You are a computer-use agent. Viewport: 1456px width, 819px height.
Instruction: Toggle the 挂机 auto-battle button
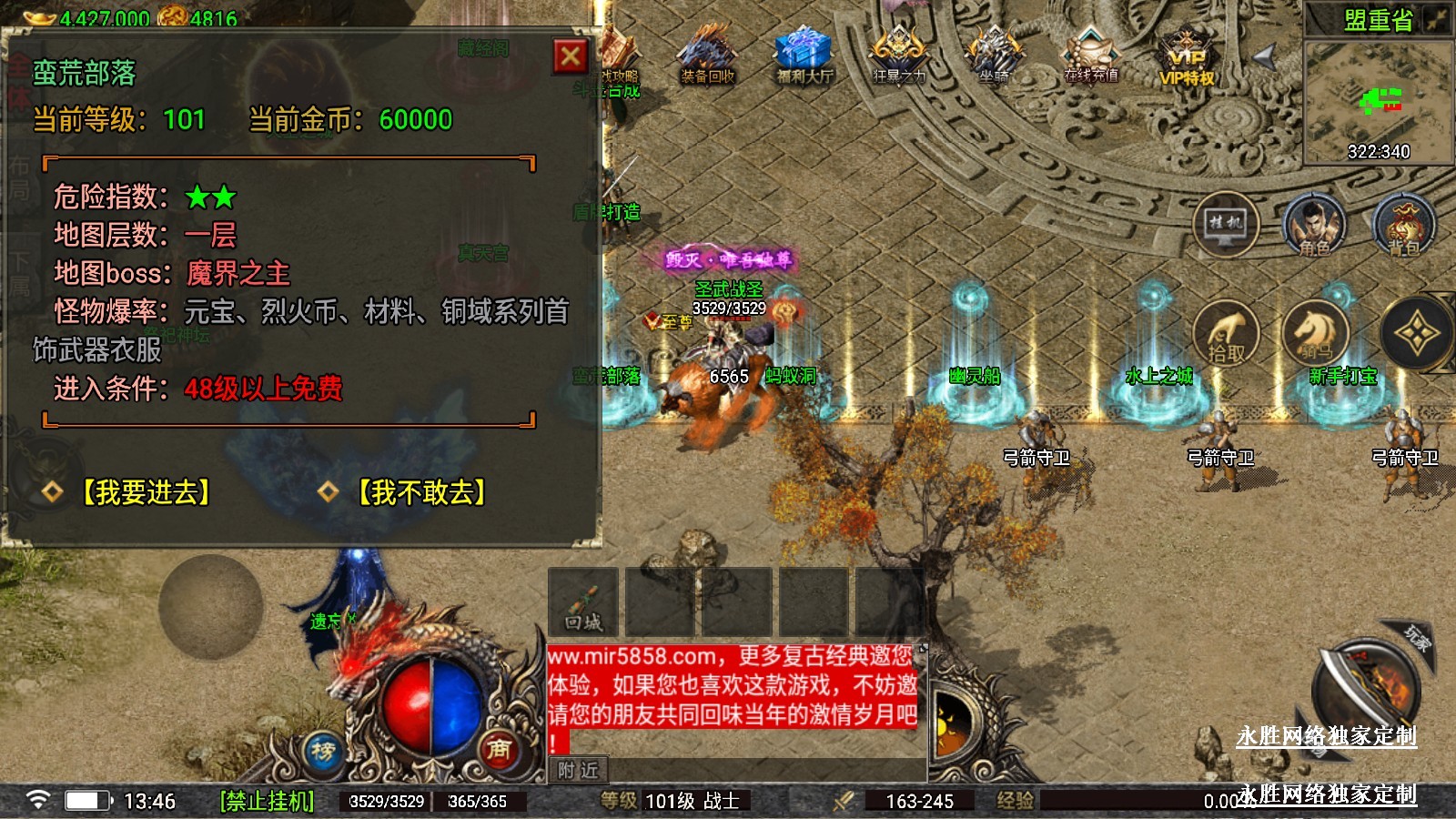coord(1226,224)
